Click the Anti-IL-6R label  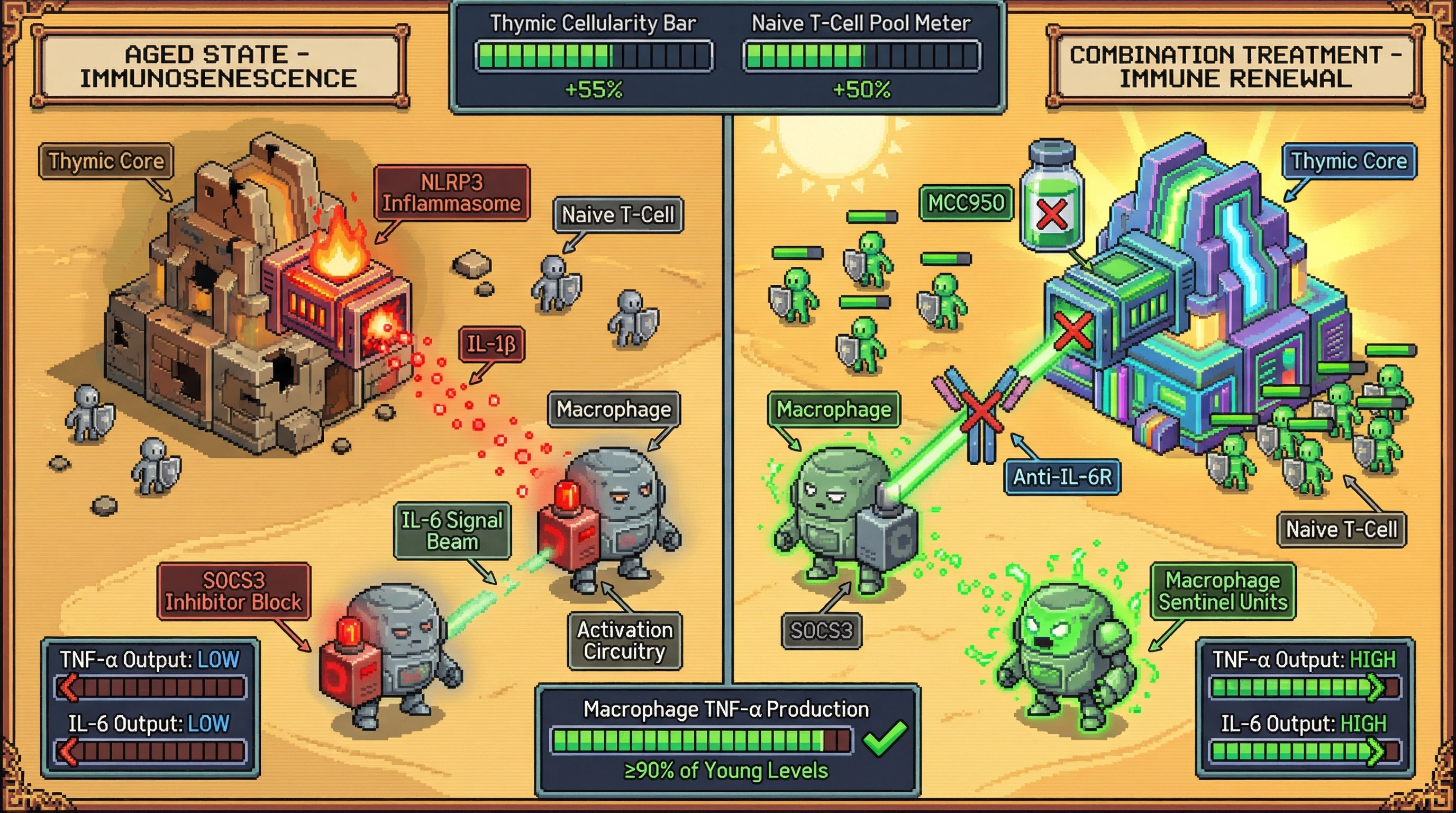coord(1062,477)
